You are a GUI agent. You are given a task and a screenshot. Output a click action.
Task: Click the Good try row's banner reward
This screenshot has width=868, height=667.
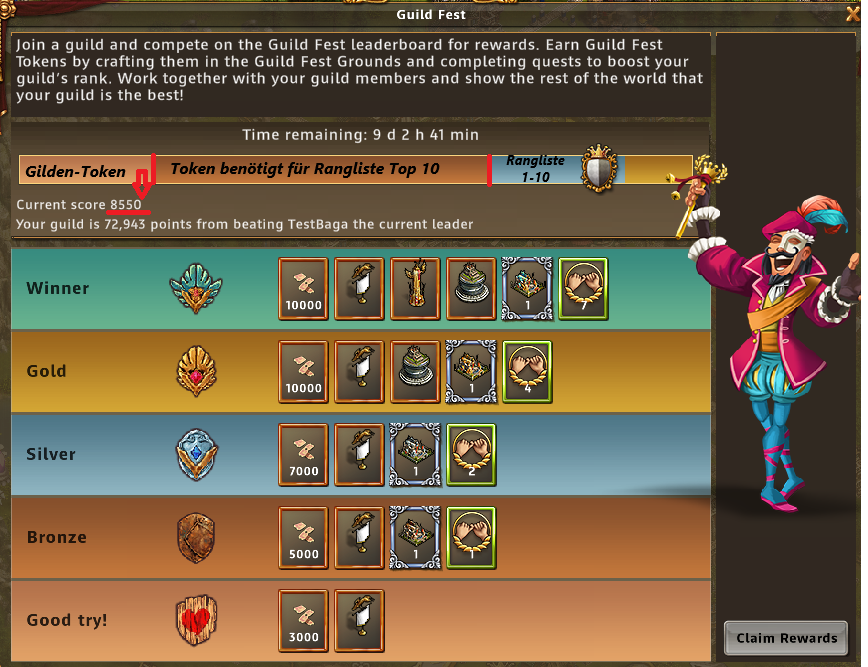point(359,620)
